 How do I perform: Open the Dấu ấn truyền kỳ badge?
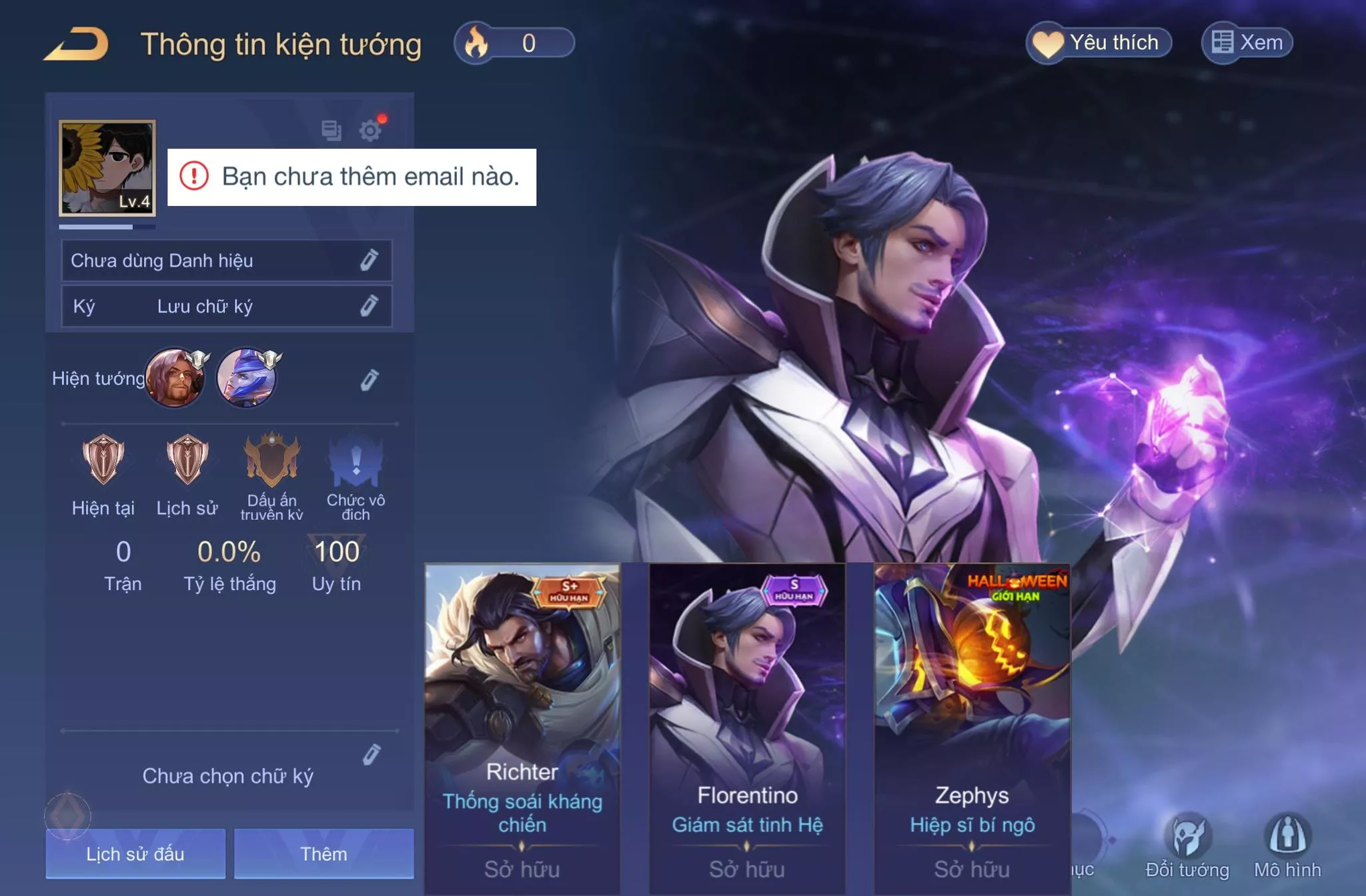coord(271,461)
